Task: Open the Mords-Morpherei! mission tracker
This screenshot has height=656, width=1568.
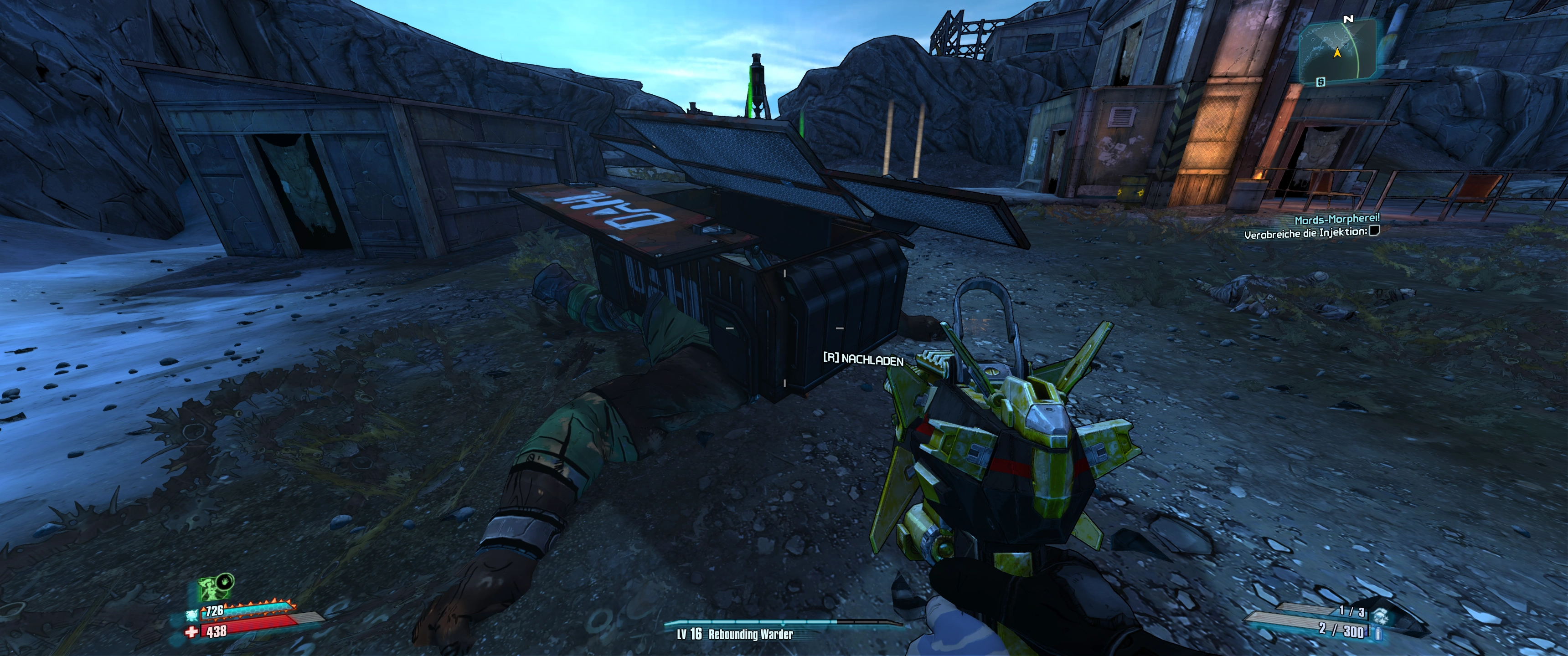Action: tap(1337, 219)
